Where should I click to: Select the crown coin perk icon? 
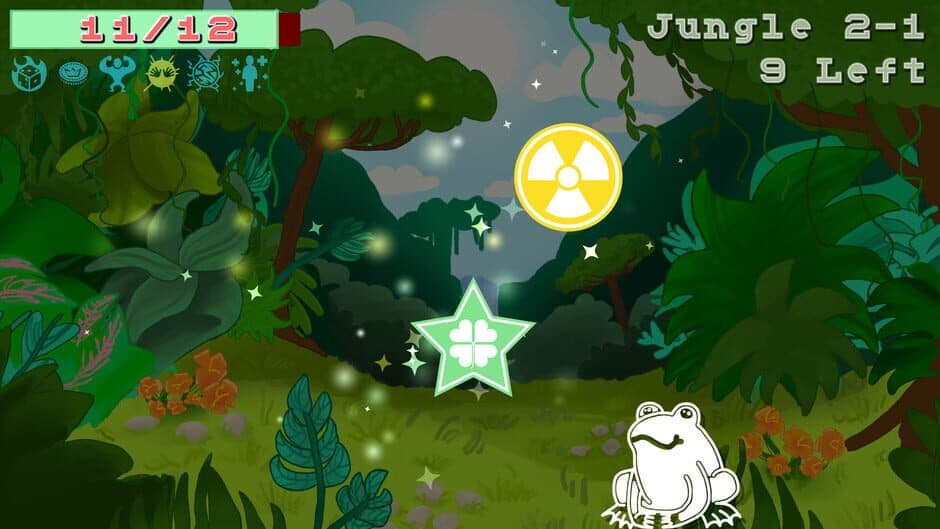point(72,73)
